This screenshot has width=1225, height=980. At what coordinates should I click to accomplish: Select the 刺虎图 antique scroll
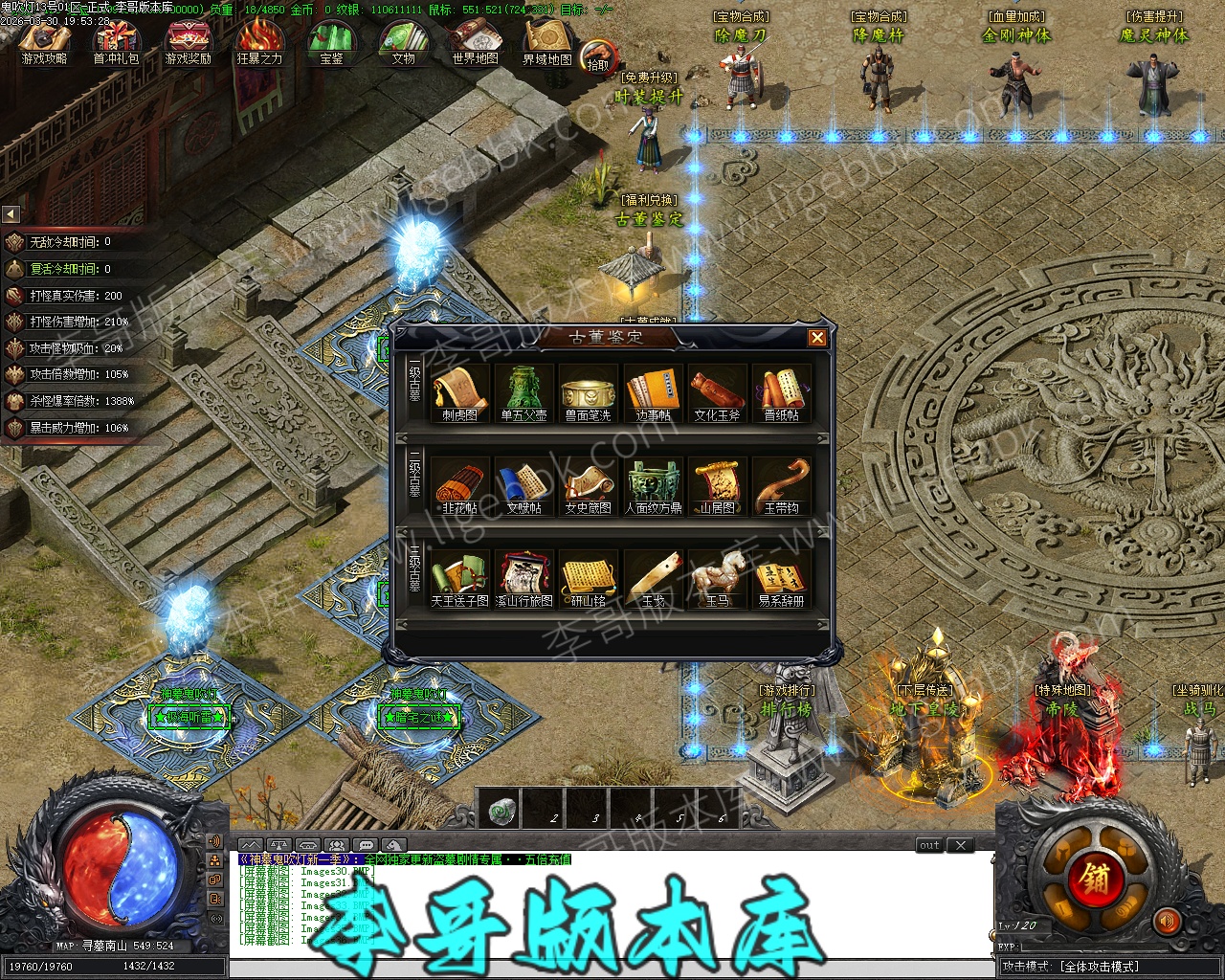coord(459,391)
